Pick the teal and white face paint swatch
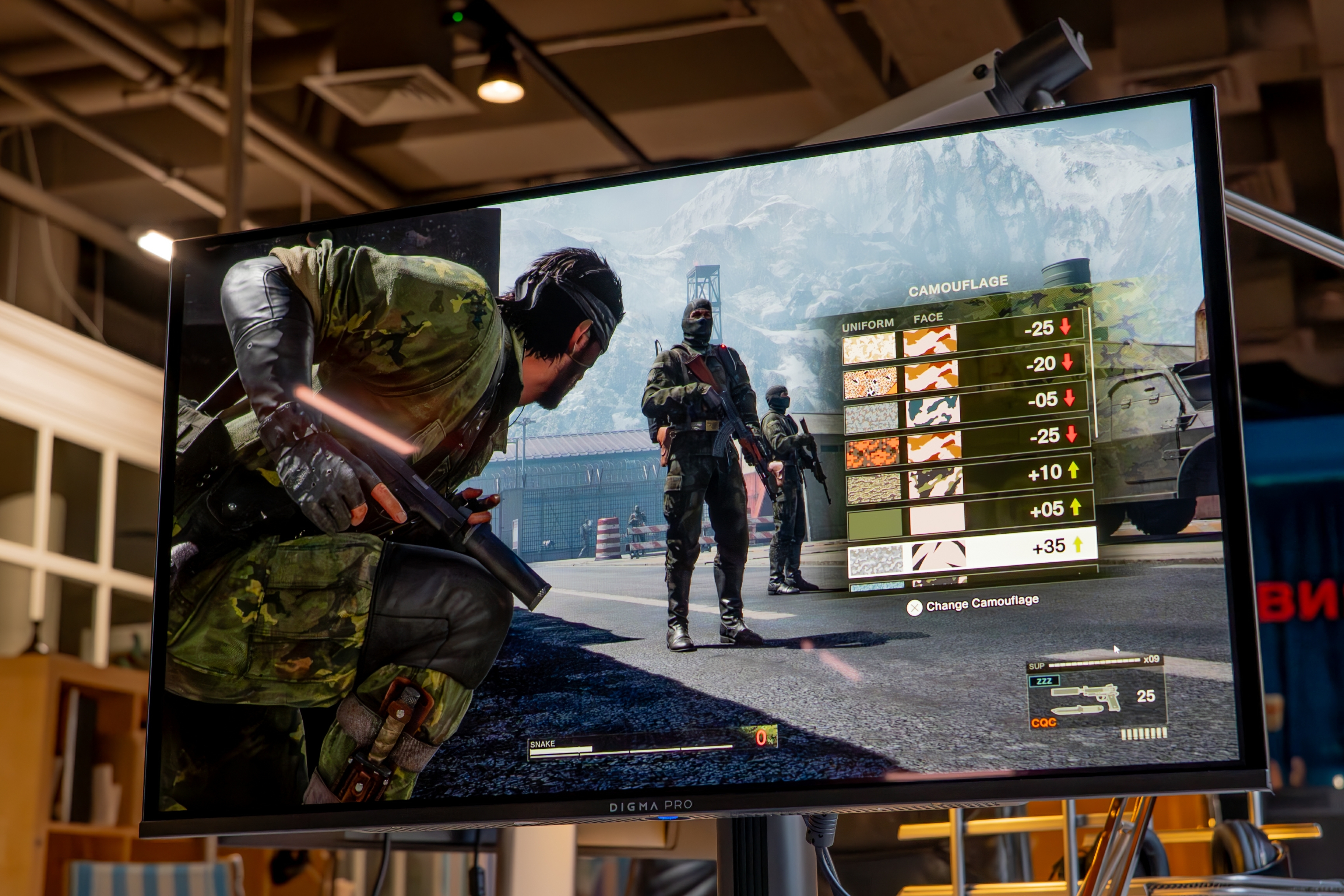The height and width of the screenshot is (896, 1344). (x=932, y=411)
